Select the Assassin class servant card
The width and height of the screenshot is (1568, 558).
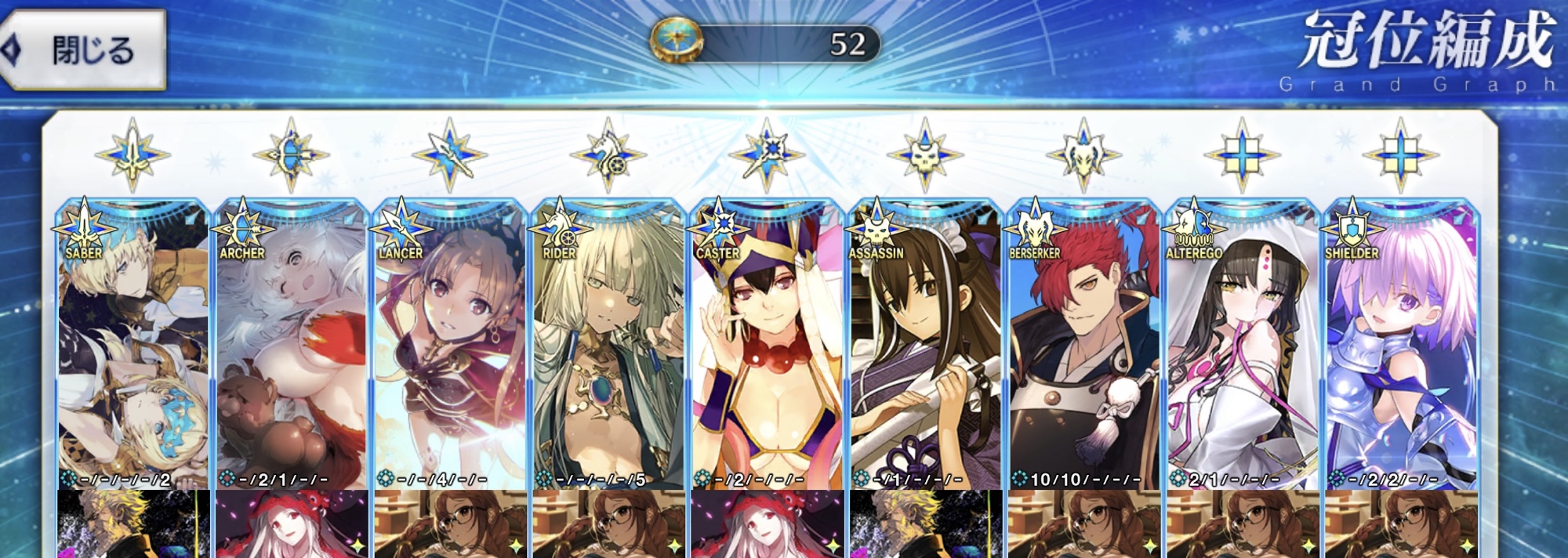pos(925,345)
